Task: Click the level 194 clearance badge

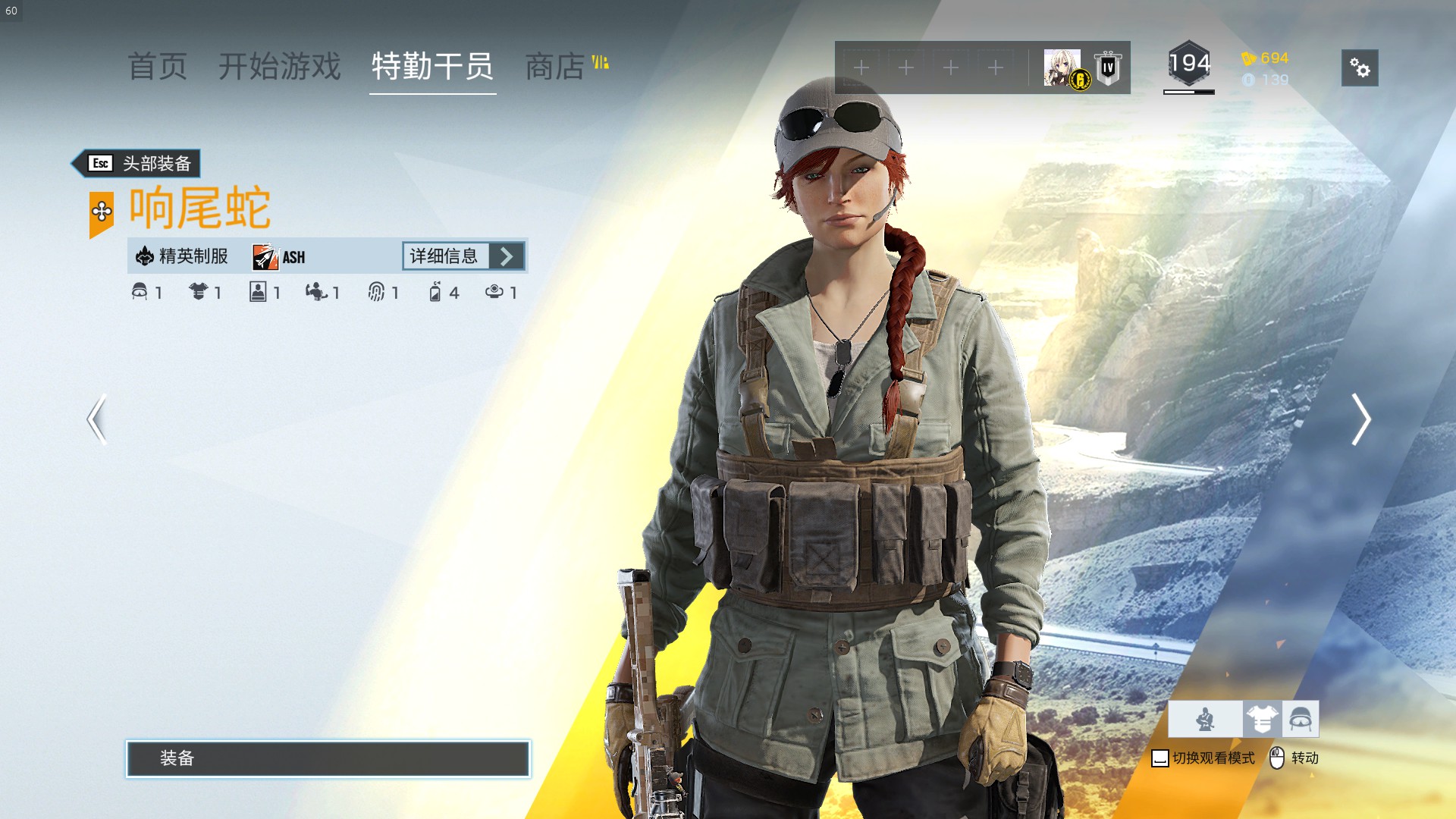Action: point(1188,65)
